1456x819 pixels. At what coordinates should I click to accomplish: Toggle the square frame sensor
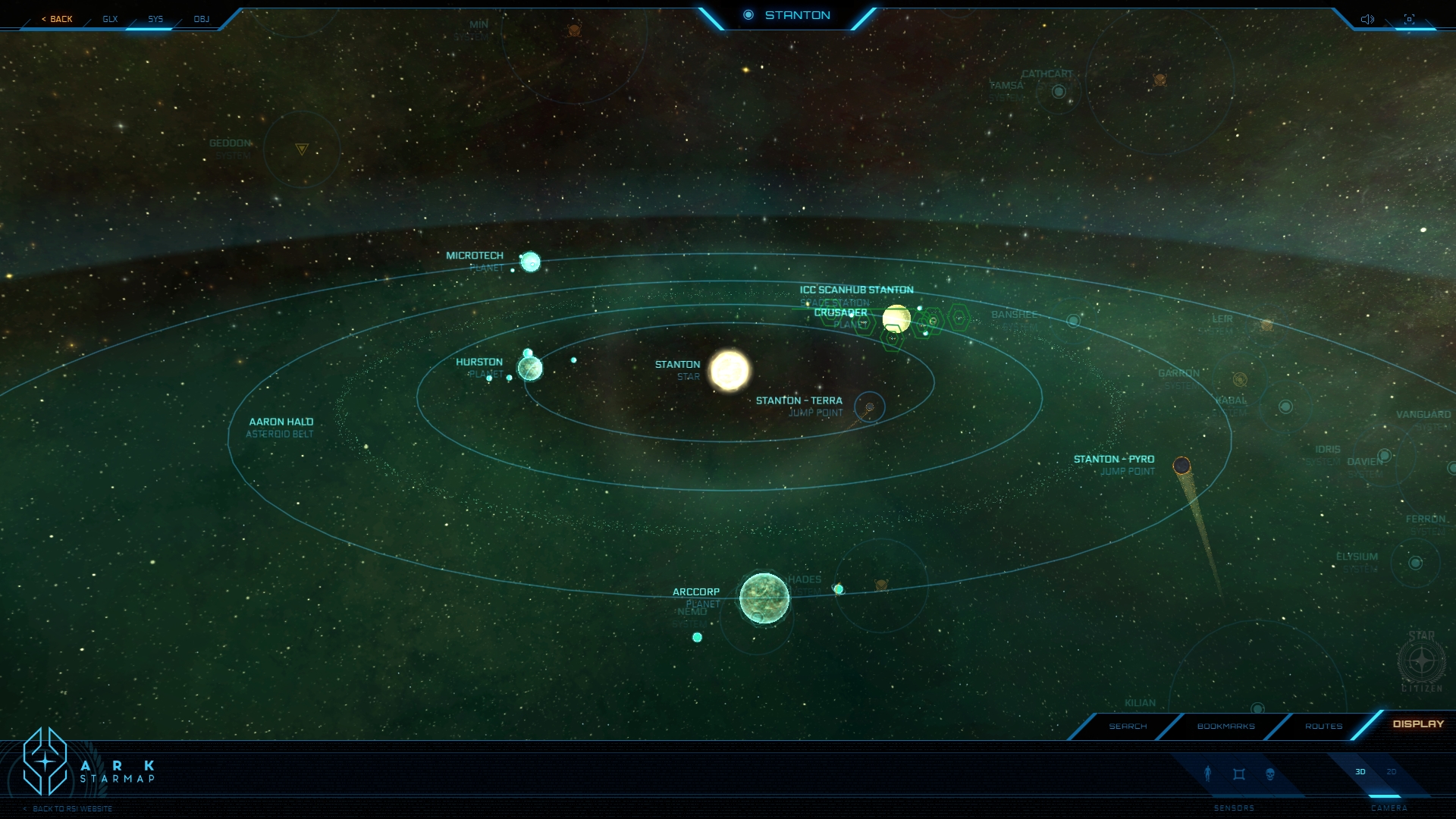pos(1239,774)
